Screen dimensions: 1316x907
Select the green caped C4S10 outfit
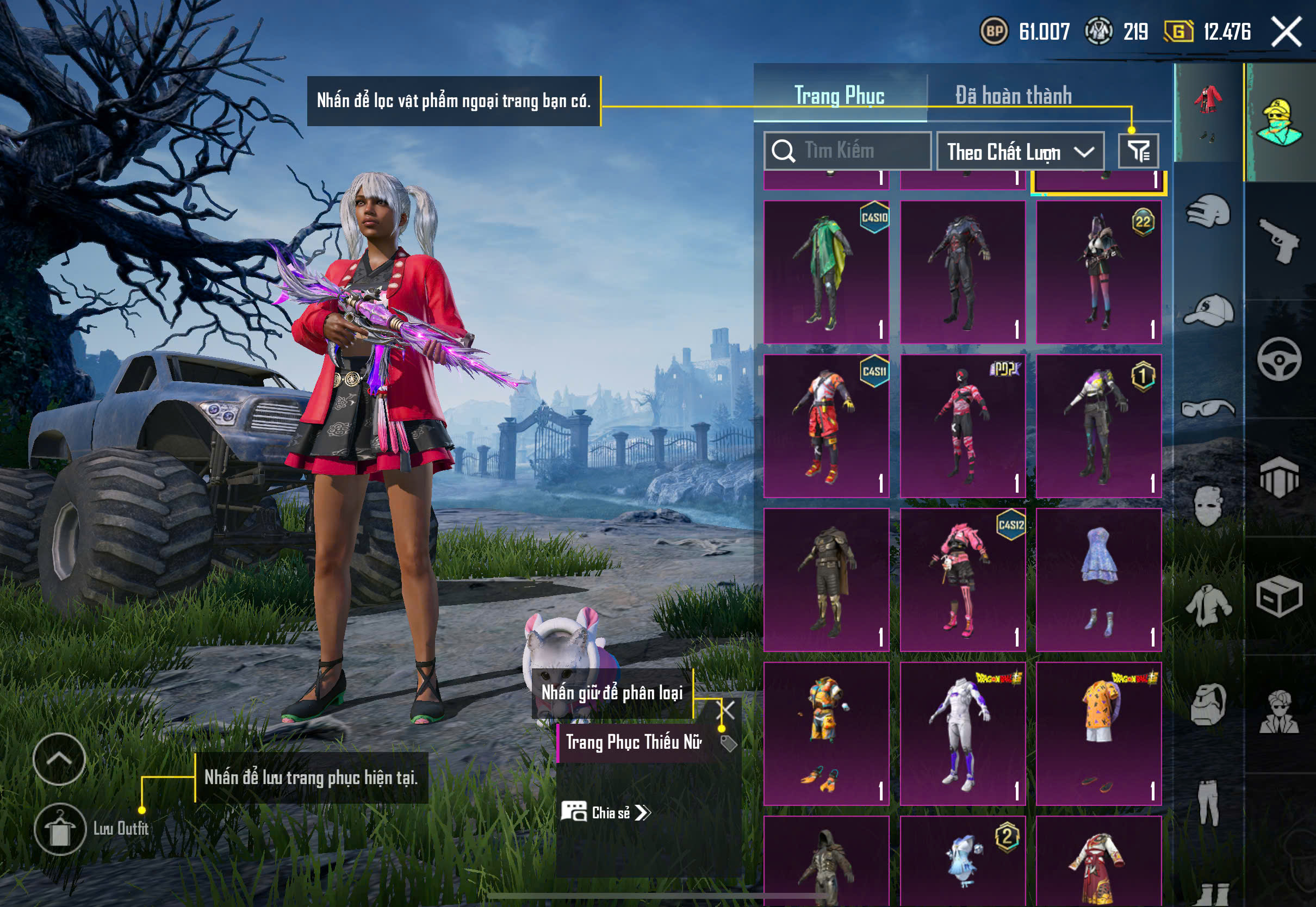(826, 272)
